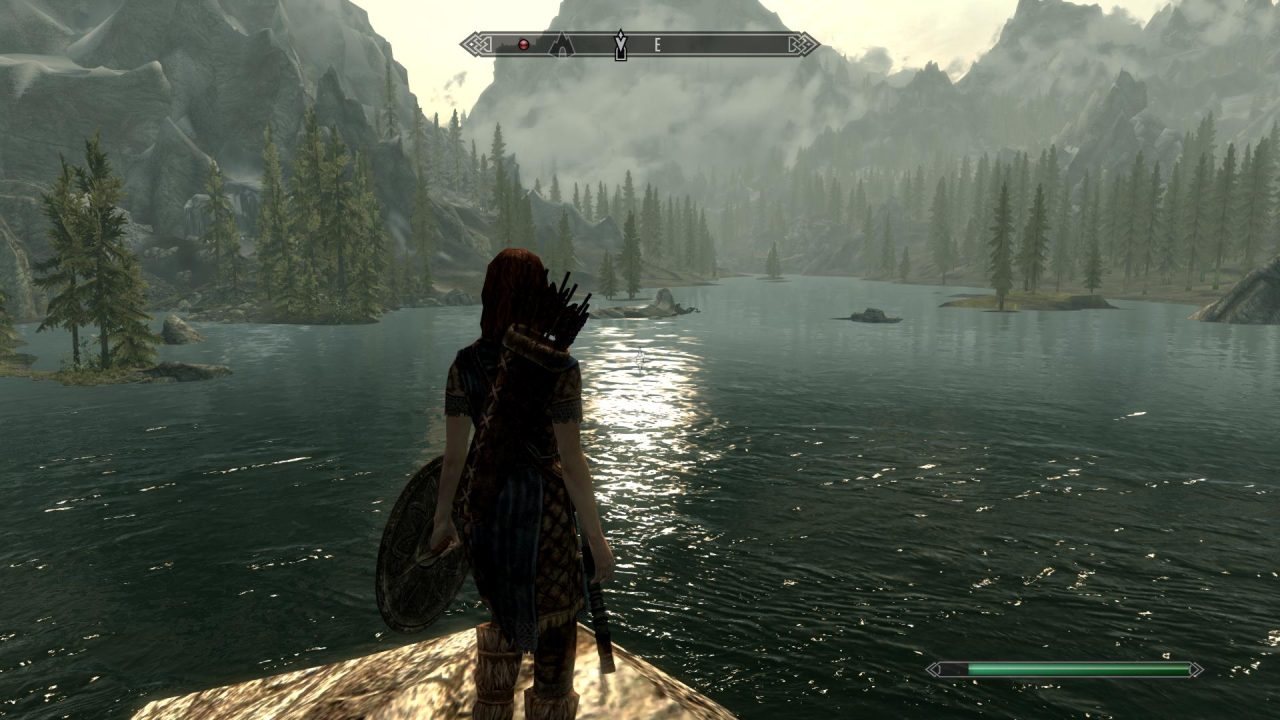
Task: Click the East letter on the compass
Action: coord(657,44)
